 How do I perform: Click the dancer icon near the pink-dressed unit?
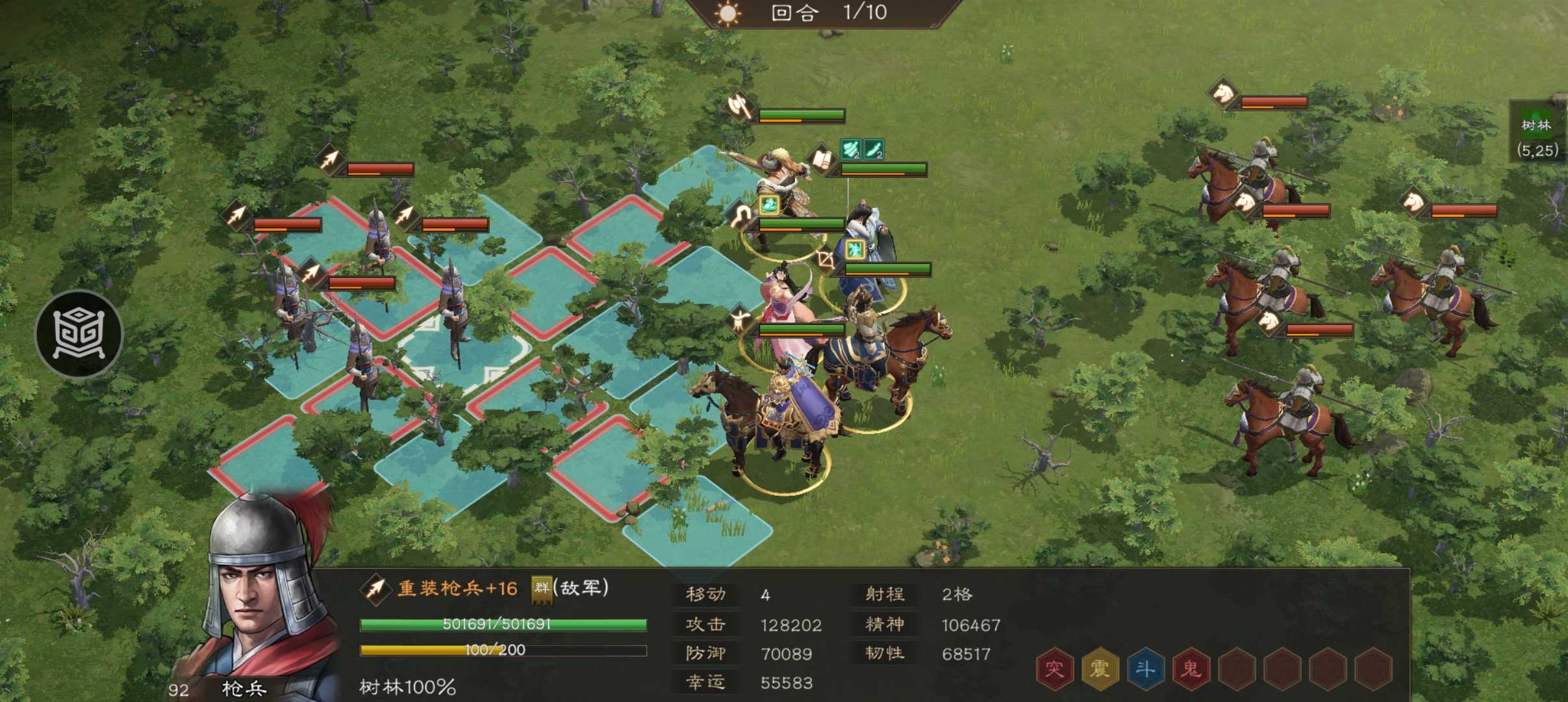(740, 320)
